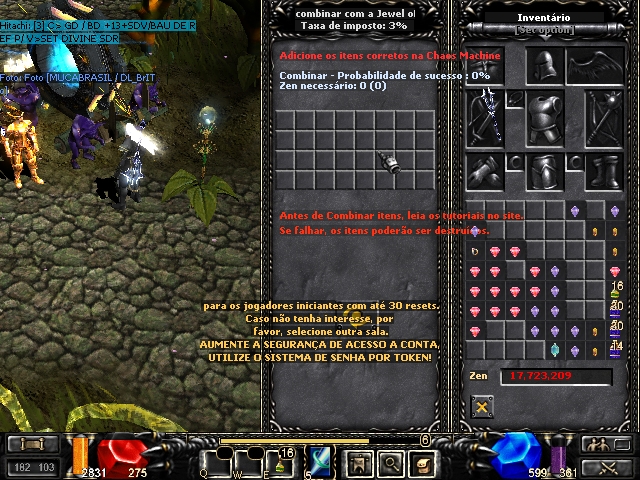Select the glowing staff weapon slot
This screenshot has height=480, width=640.
pyautogui.click(x=490, y=115)
